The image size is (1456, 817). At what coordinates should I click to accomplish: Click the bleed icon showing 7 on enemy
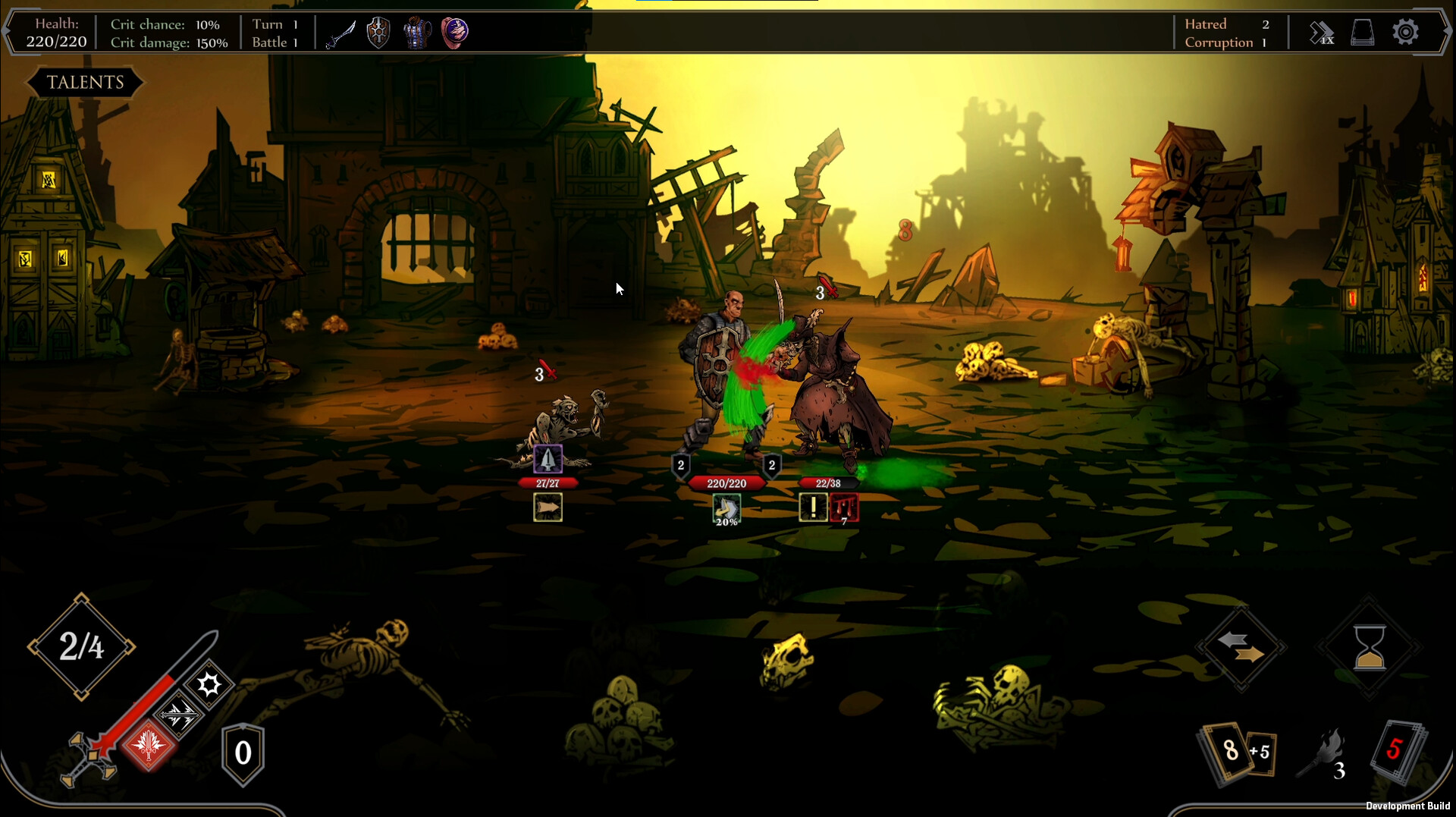[x=846, y=507]
